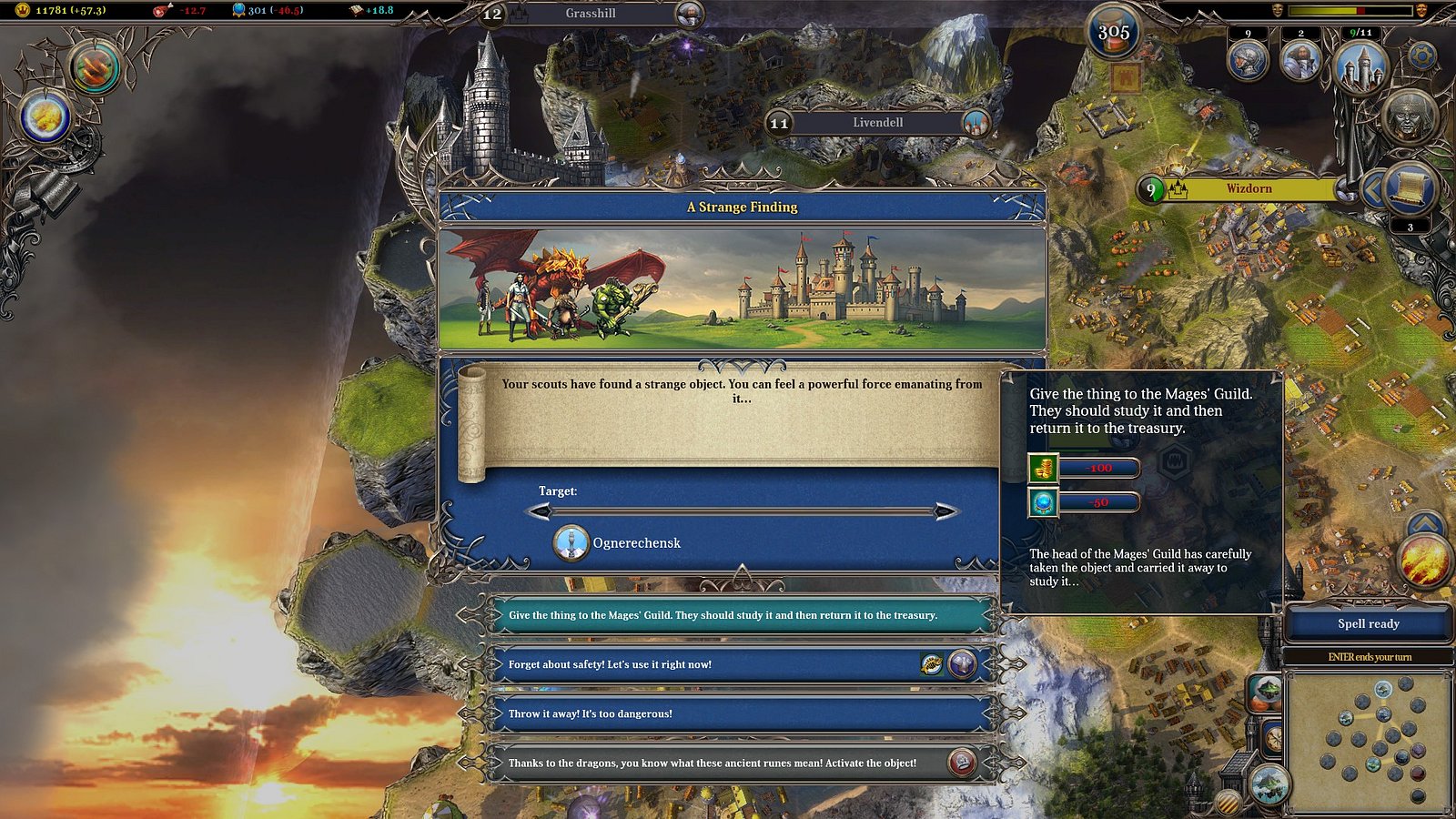The image size is (1456, 819).
Task: Open the spell research orb with teal ring
Action: [96, 67]
